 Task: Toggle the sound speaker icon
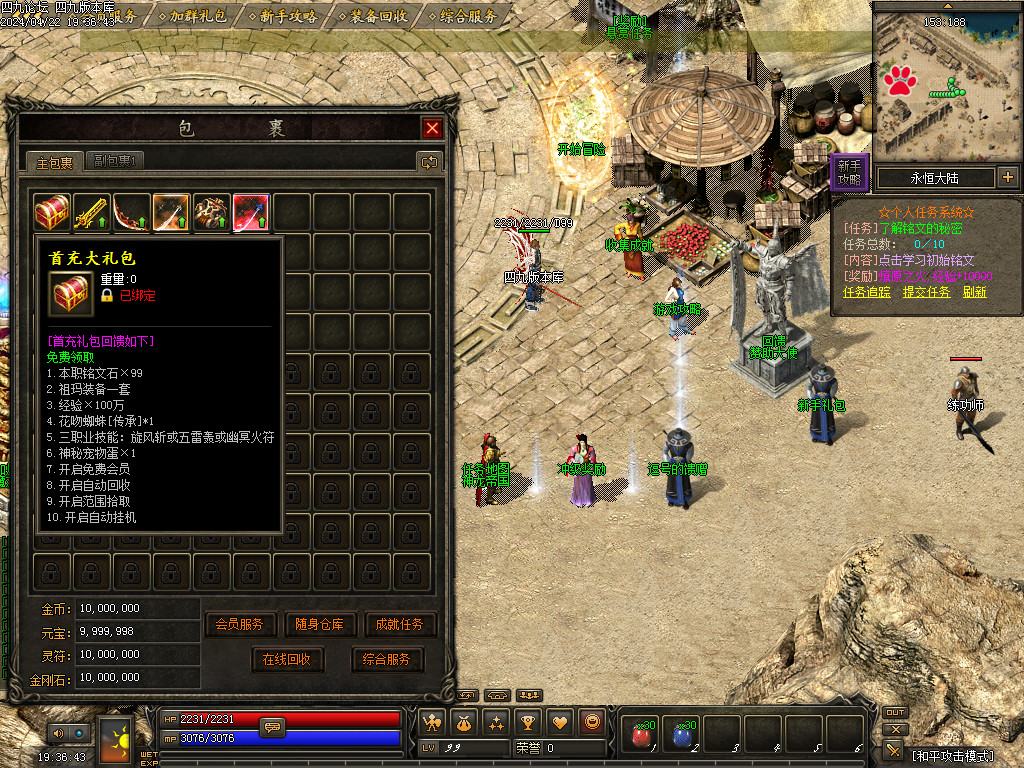59,734
